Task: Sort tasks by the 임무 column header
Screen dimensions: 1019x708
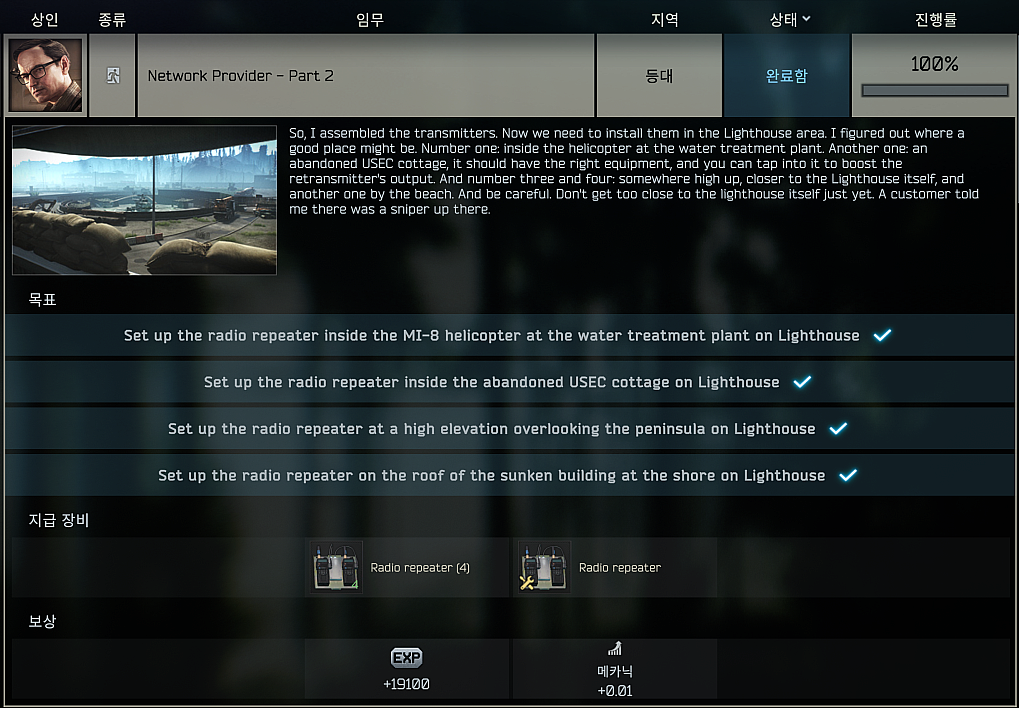Action: [369, 19]
